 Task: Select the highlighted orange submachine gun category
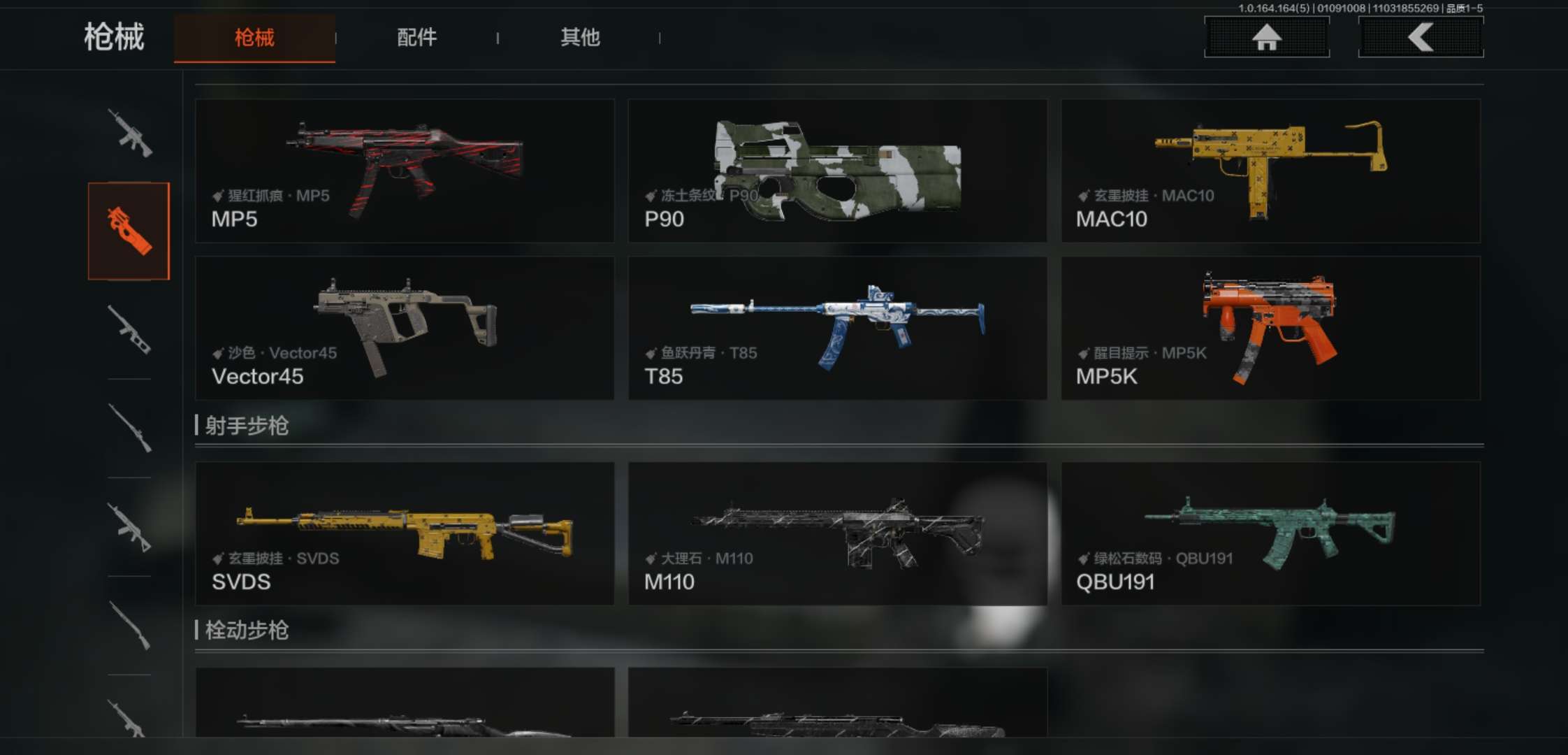tap(129, 231)
